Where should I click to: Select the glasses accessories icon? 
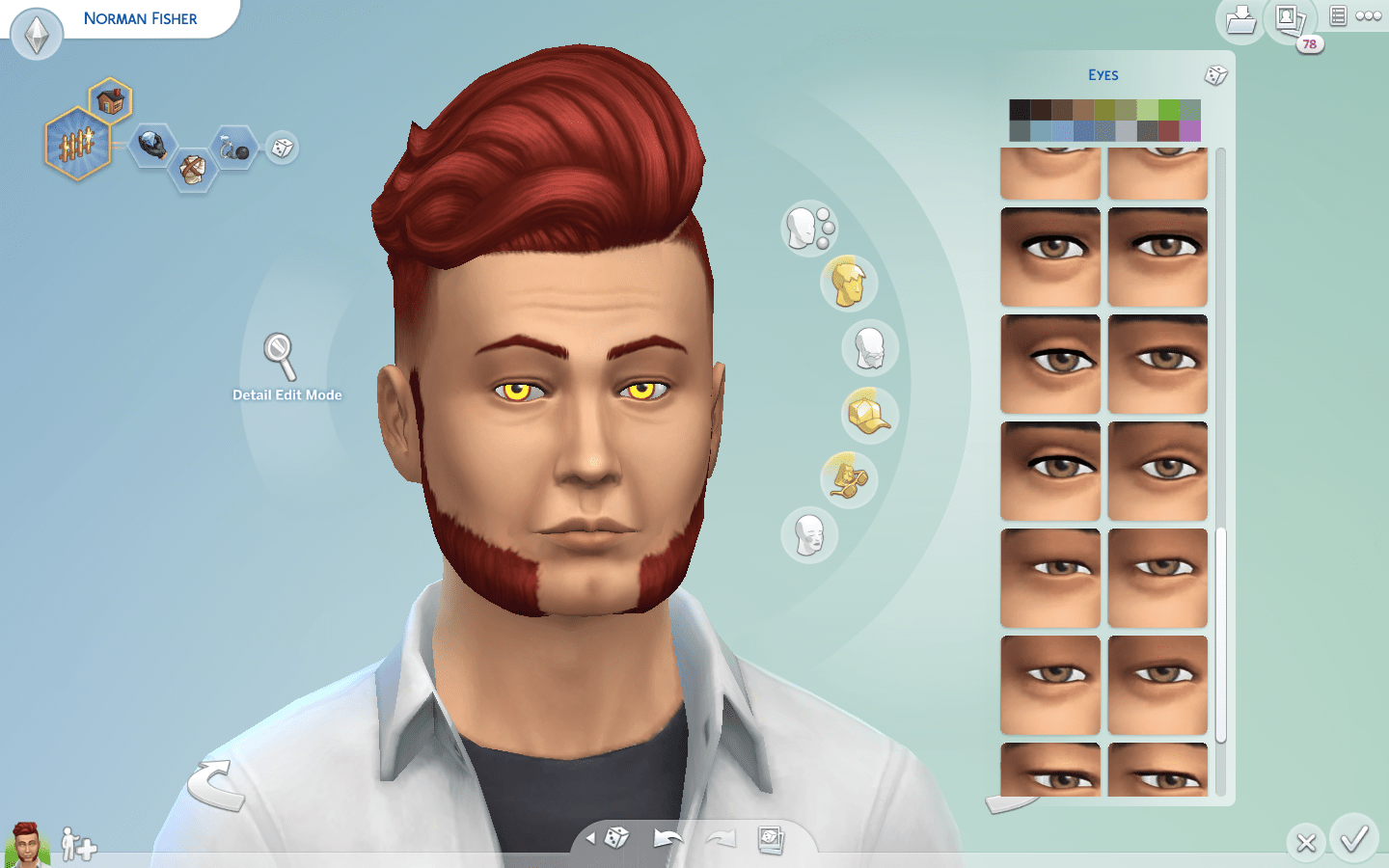point(847,479)
